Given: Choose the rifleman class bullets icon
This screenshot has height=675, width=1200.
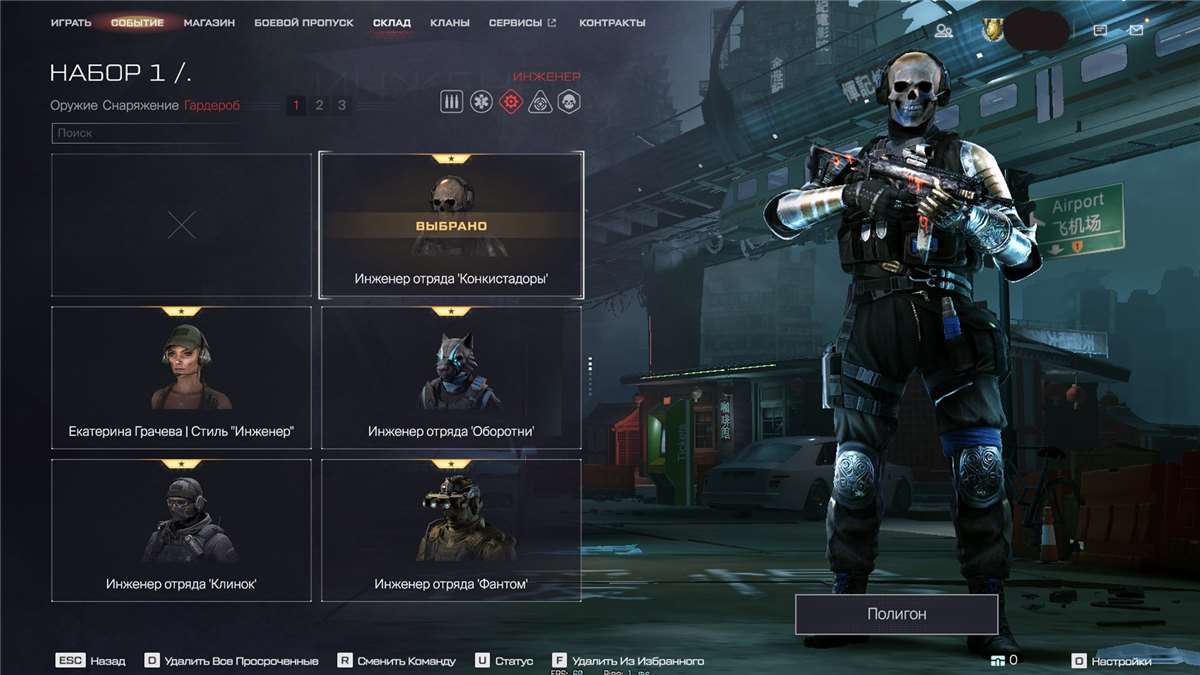Looking at the screenshot, I should (452, 102).
